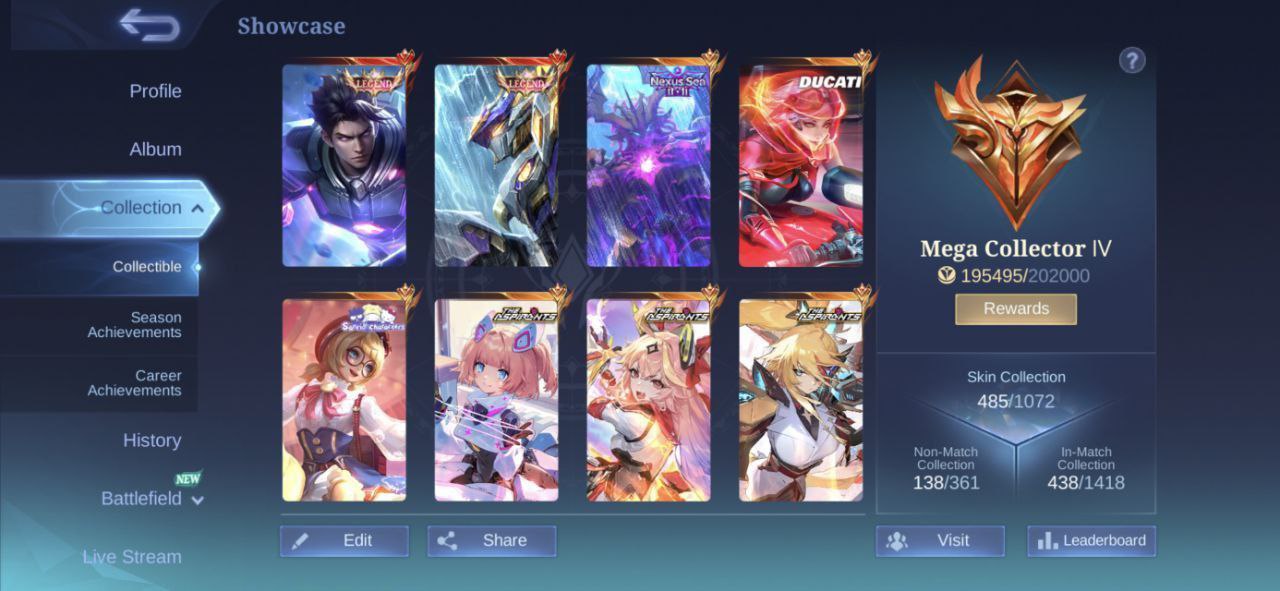Open the help question mark

pos(1131,61)
